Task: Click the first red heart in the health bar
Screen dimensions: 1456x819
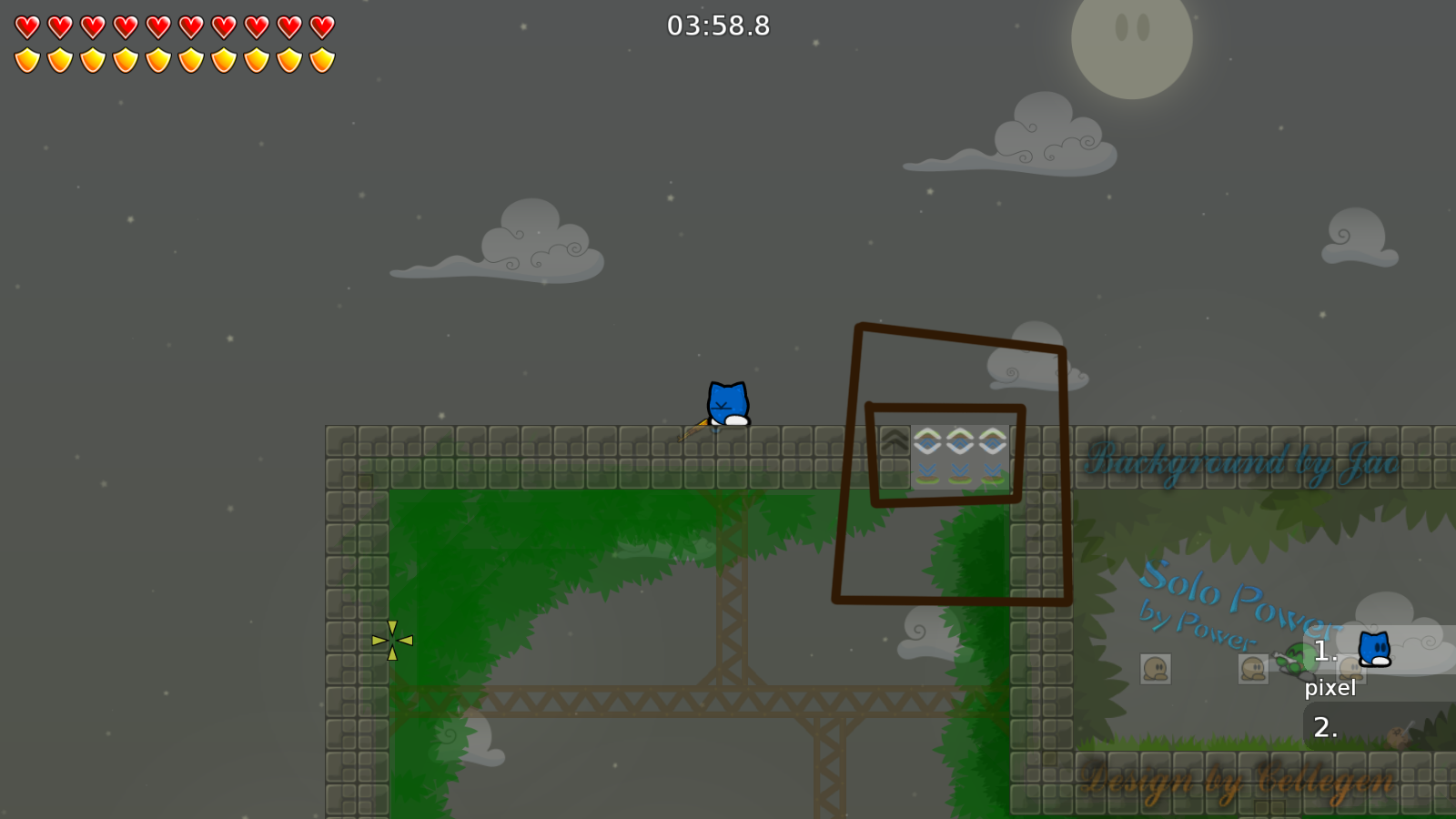Action: [x=26, y=25]
